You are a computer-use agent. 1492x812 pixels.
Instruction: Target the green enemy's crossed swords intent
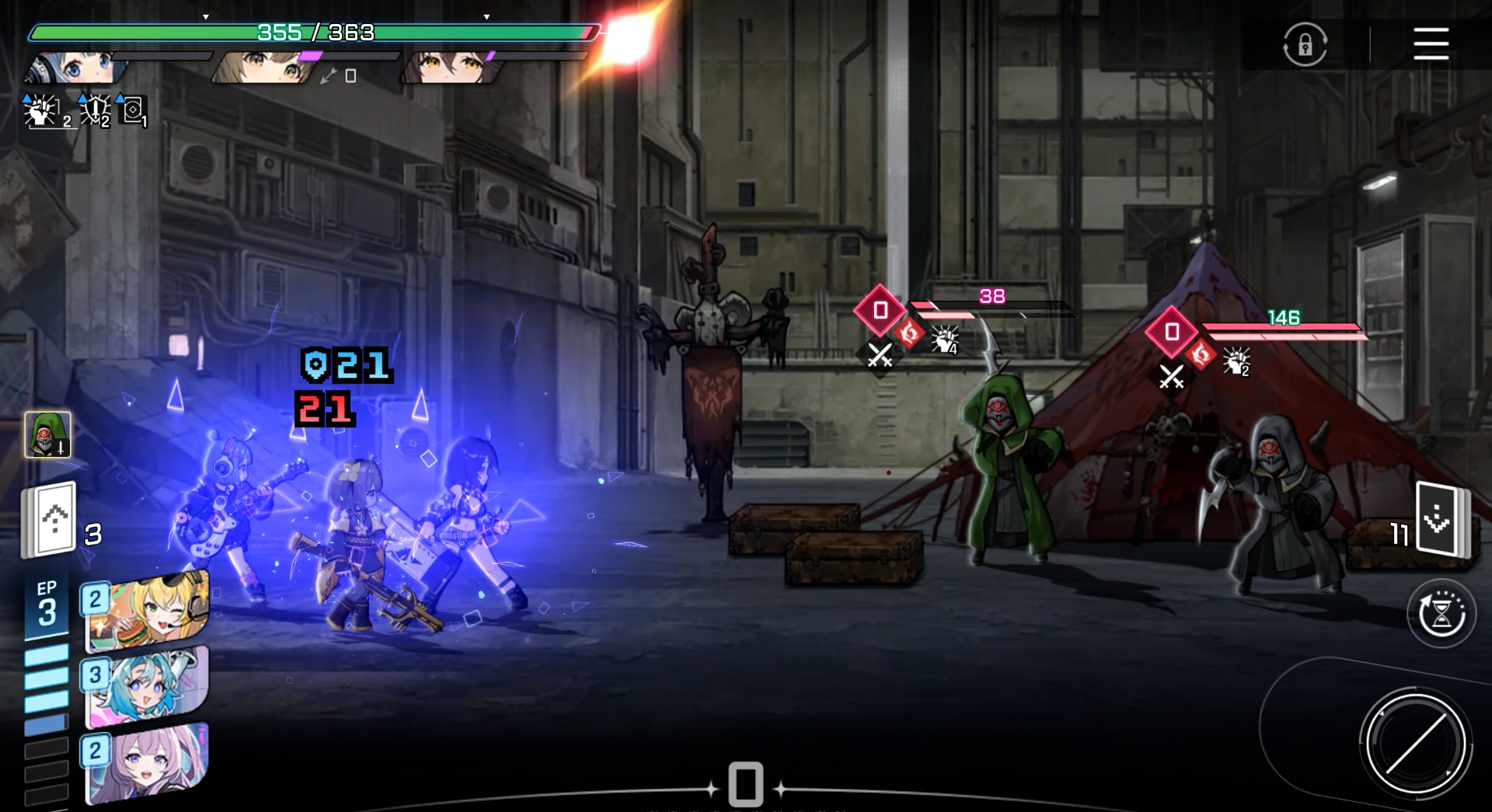click(880, 356)
